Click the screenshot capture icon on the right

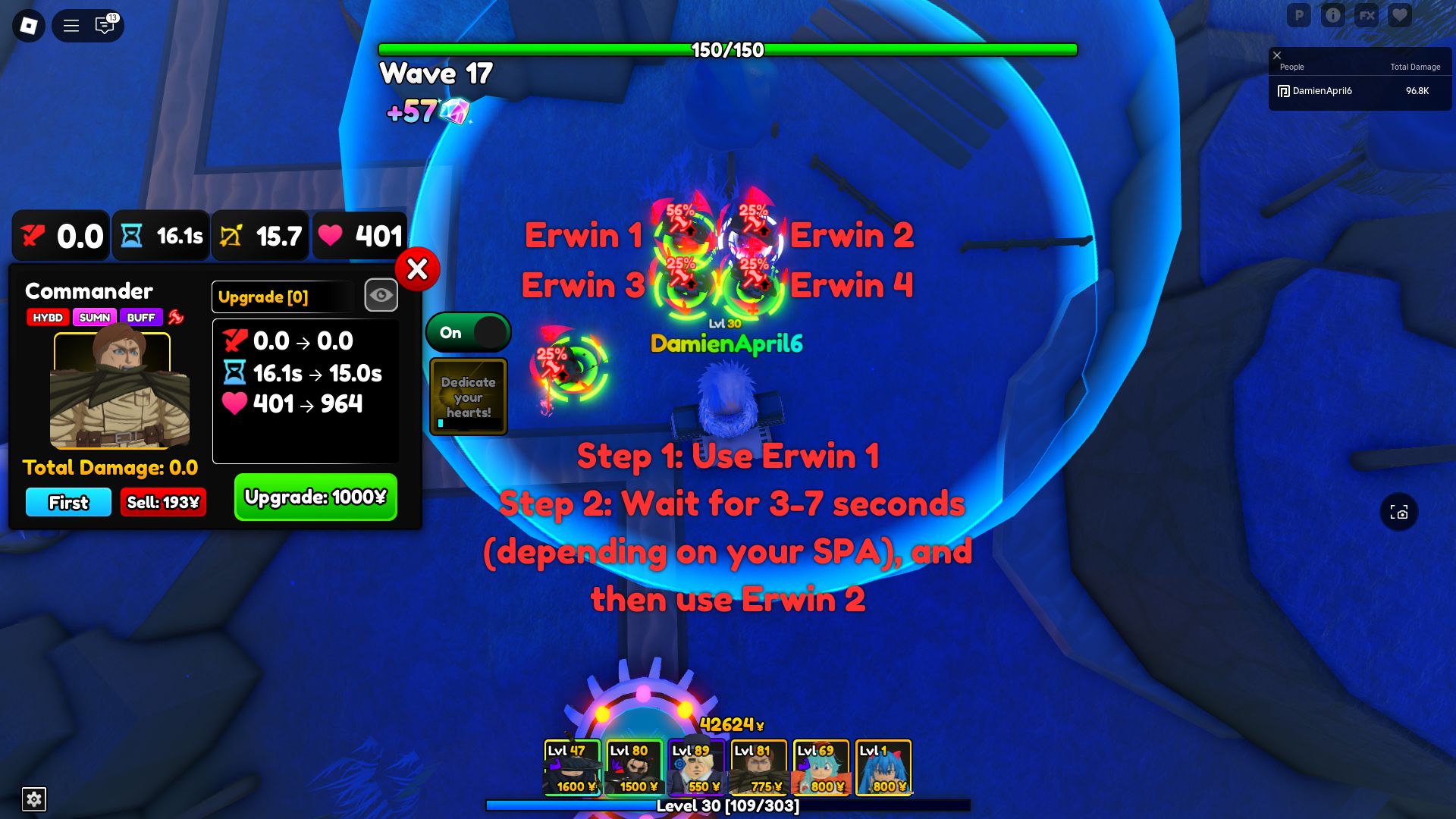[1400, 512]
